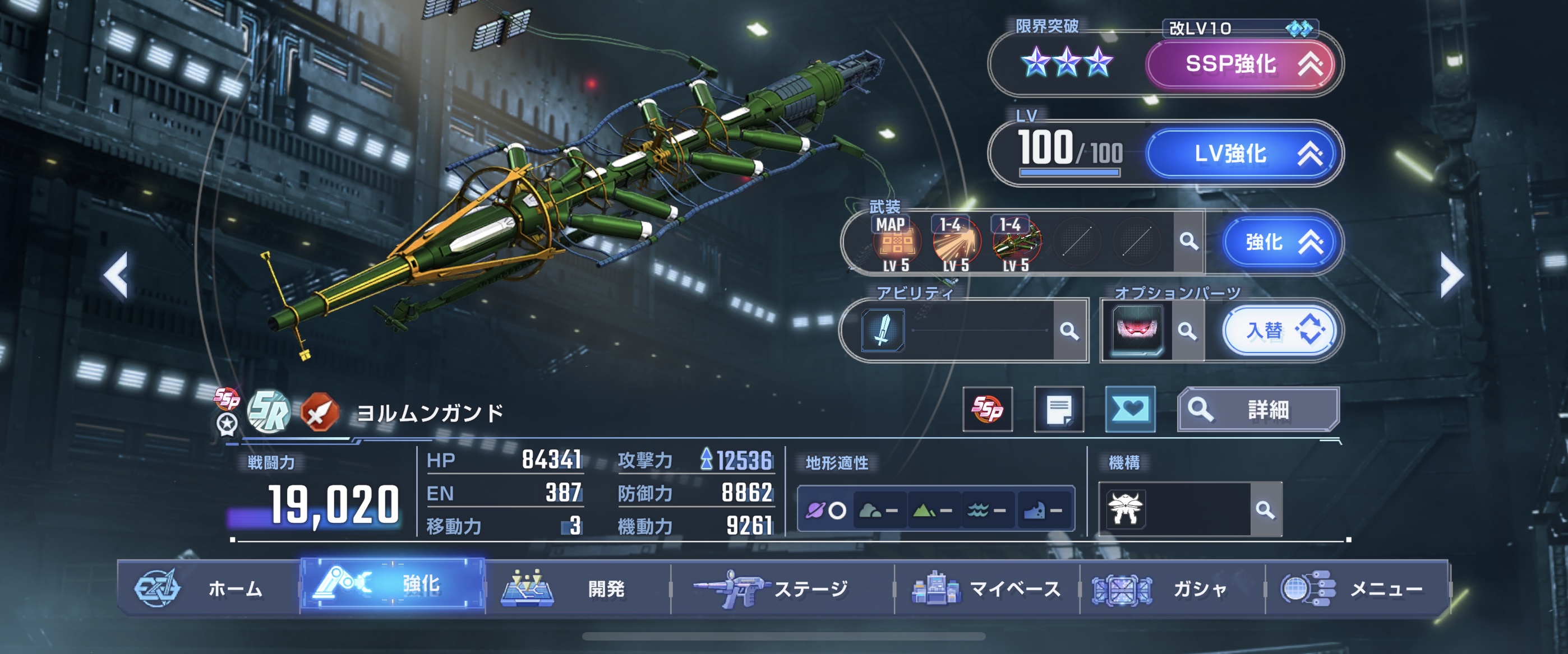This screenshot has height=654, width=1568.
Task: Open the memo note icon button
Action: (1059, 410)
